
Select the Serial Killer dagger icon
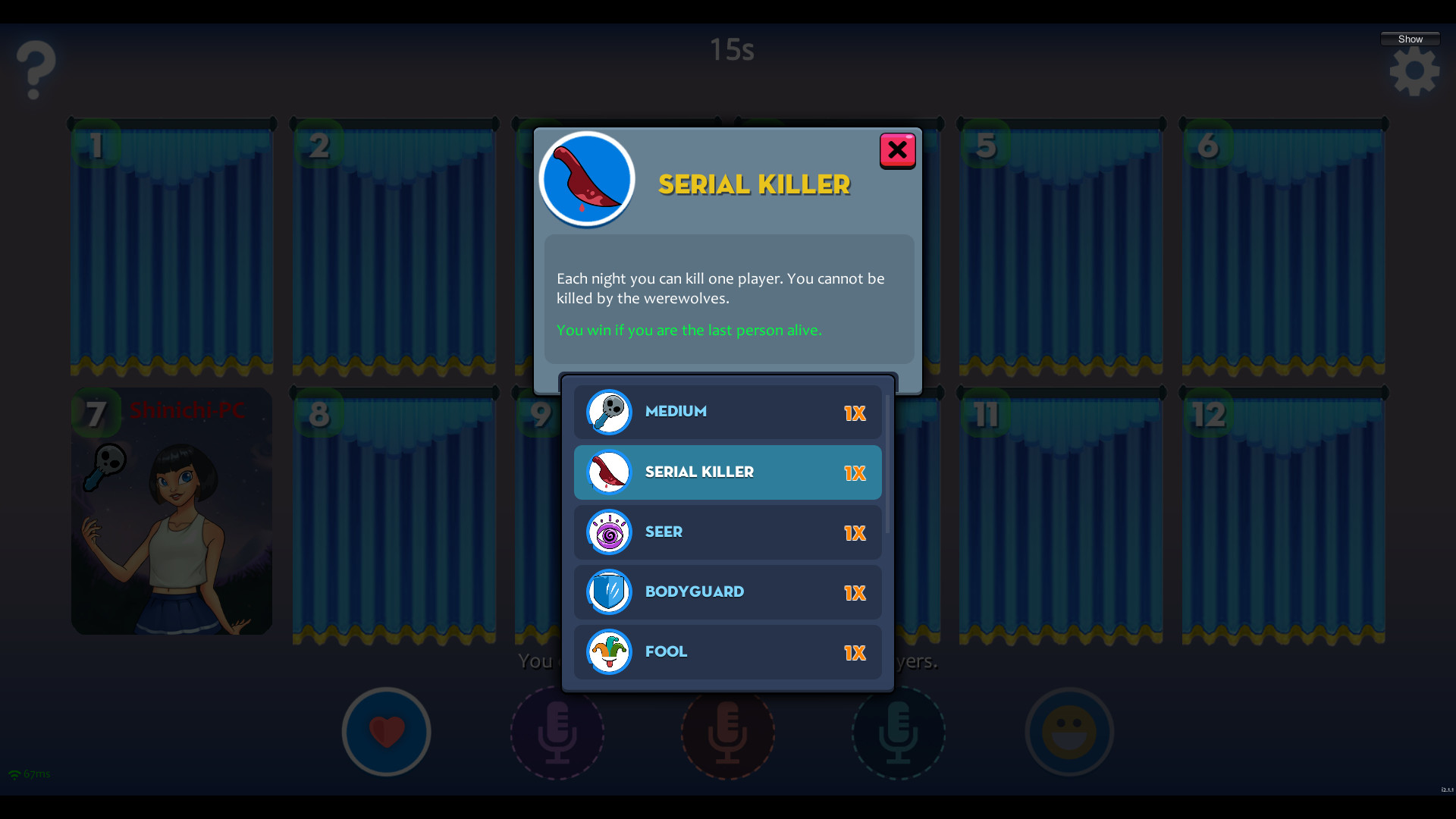(x=609, y=472)
